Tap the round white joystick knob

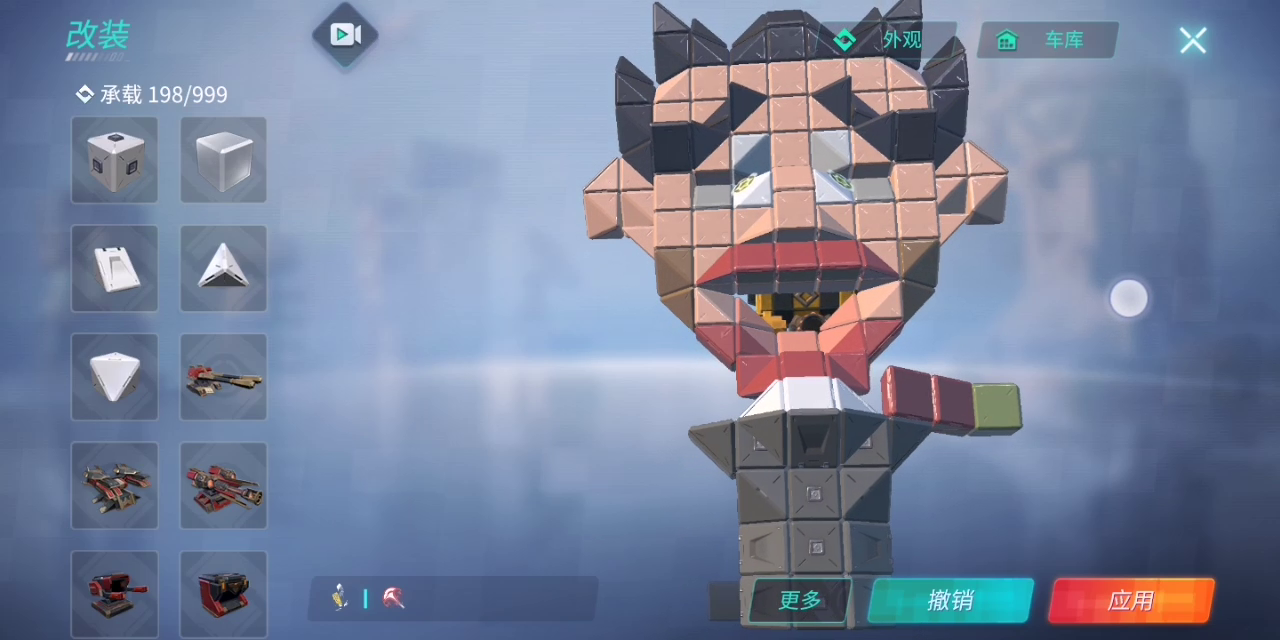pos(1129,298)
